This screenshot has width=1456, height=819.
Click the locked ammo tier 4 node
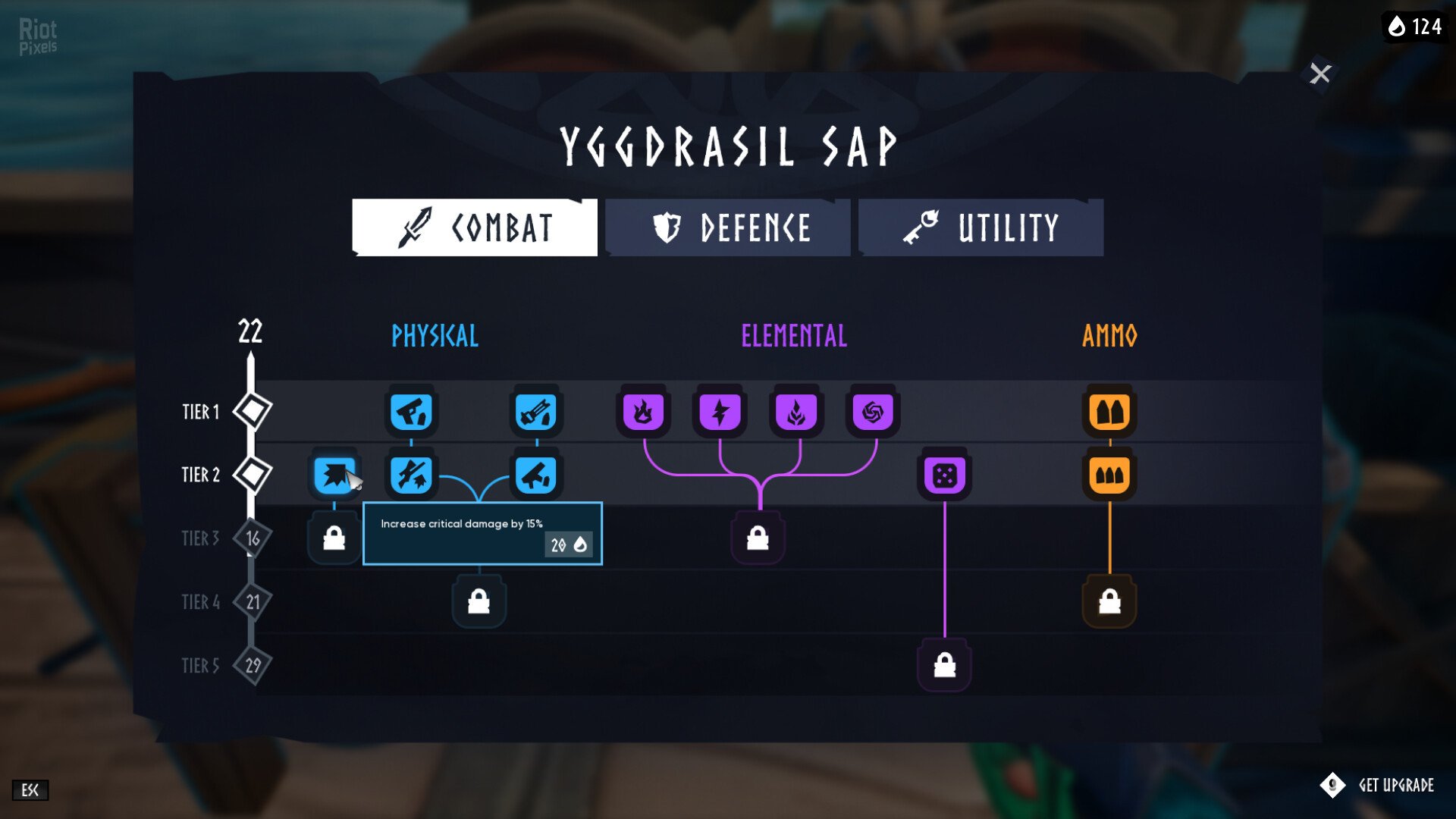(1109, 601)
